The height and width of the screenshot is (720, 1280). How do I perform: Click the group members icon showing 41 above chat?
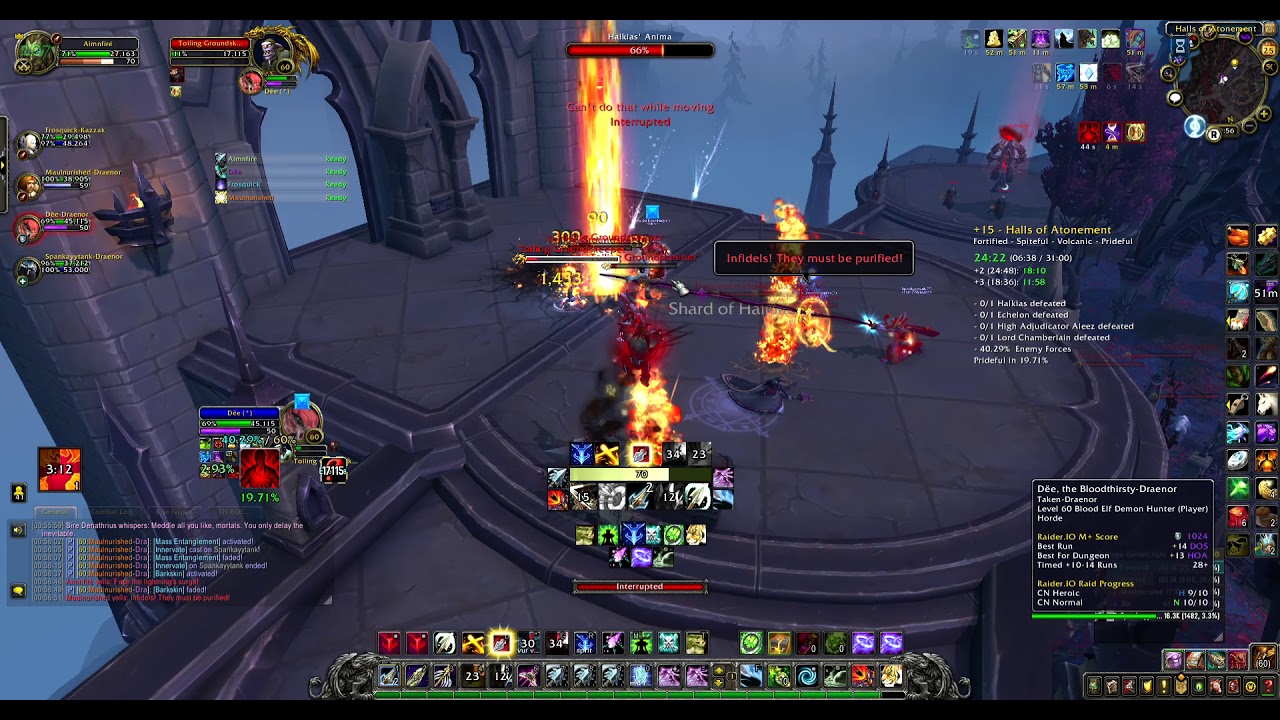click(x=19, y=492)
